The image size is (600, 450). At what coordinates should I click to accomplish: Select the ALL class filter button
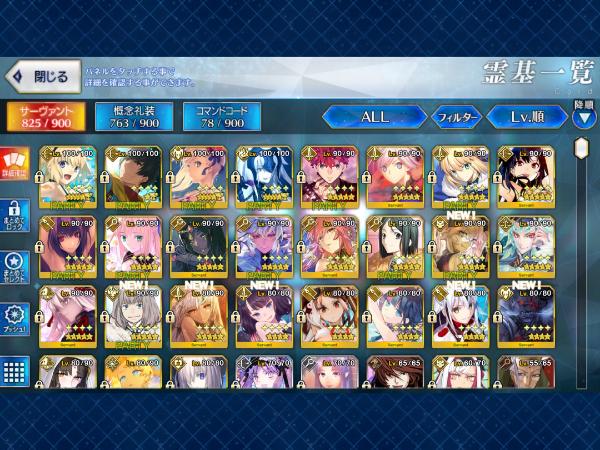point(375,117)
